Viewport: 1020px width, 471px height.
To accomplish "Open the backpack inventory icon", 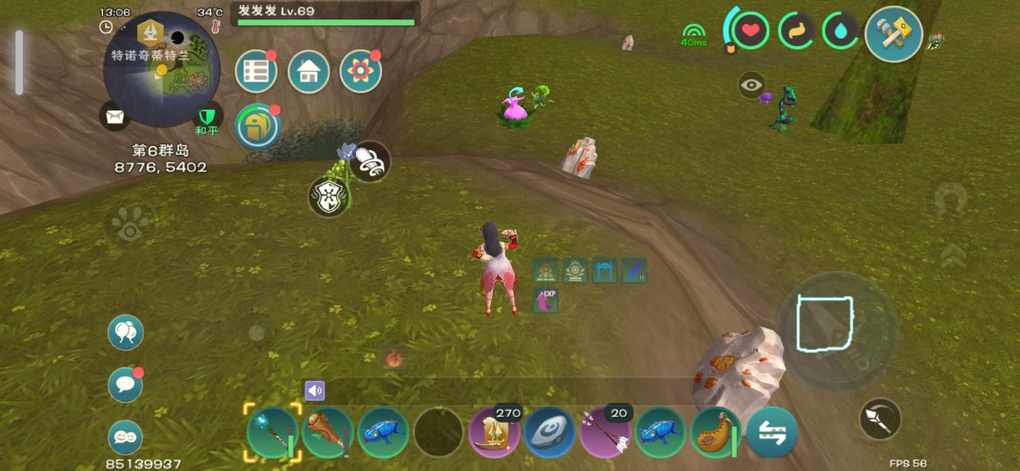I will coord(257,126).
